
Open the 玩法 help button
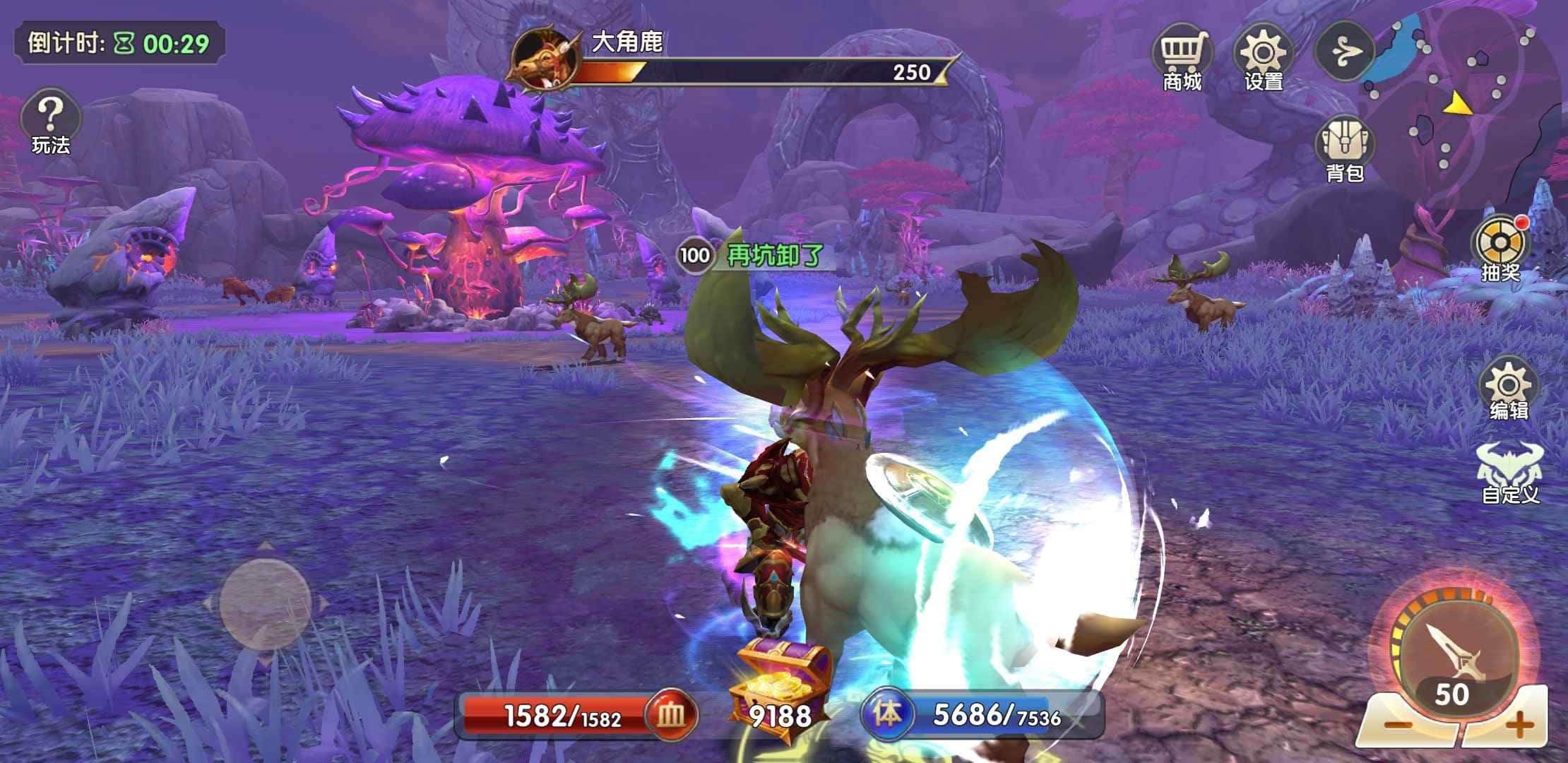[x=50, y=119]
